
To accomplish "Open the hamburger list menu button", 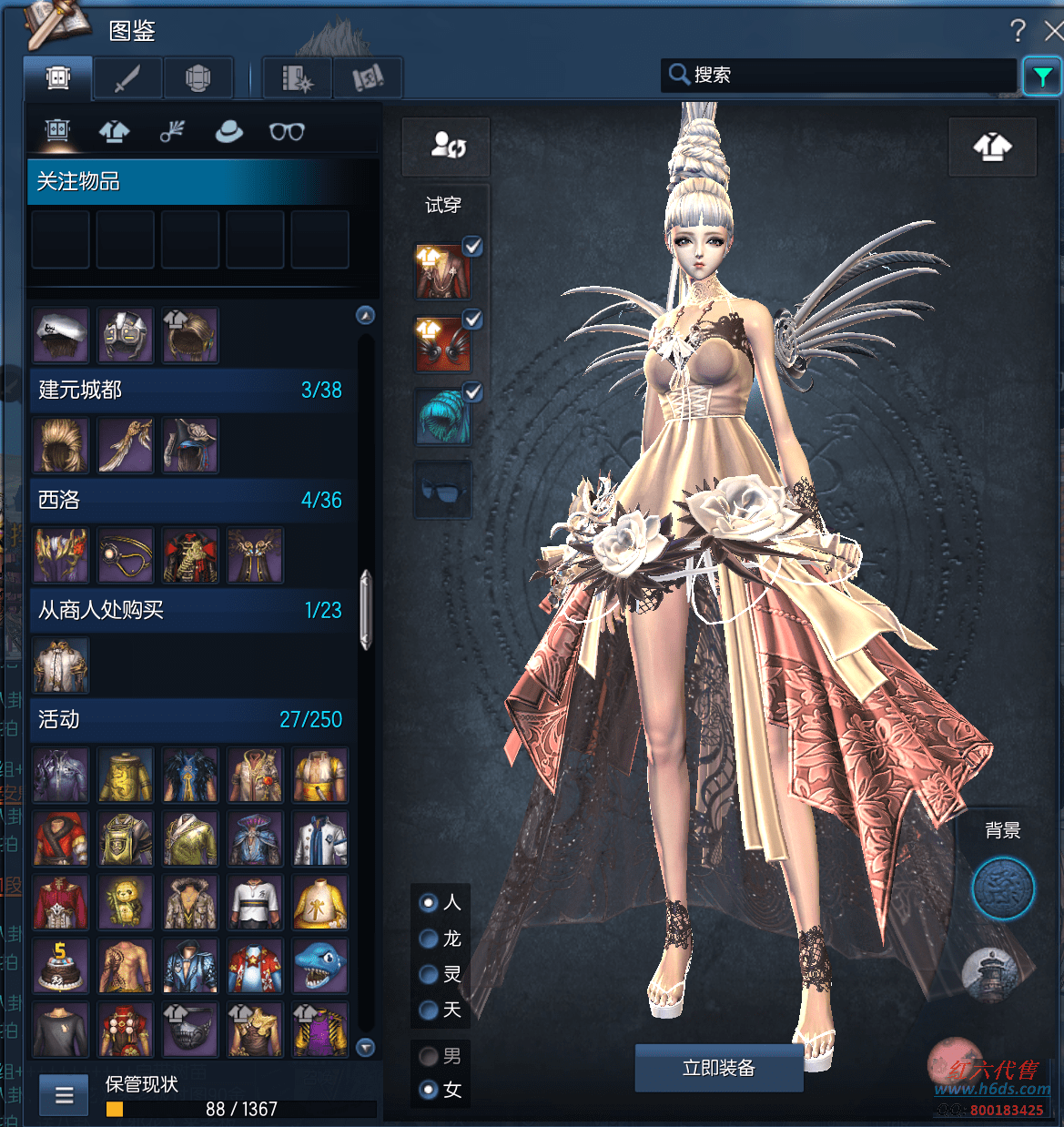I will pos(64,1094).
